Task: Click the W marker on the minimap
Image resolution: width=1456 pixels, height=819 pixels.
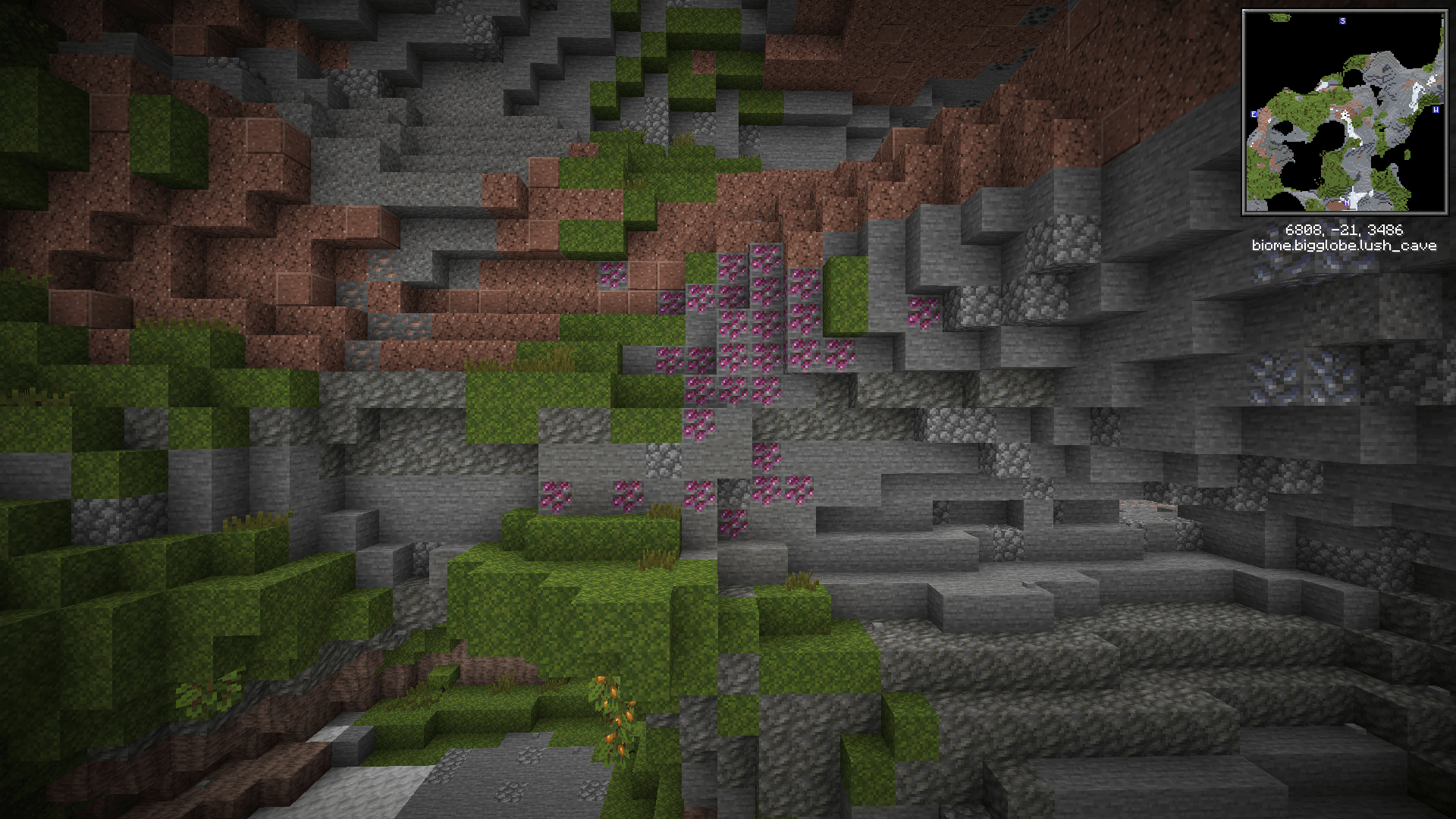Action: point(1436,109)
